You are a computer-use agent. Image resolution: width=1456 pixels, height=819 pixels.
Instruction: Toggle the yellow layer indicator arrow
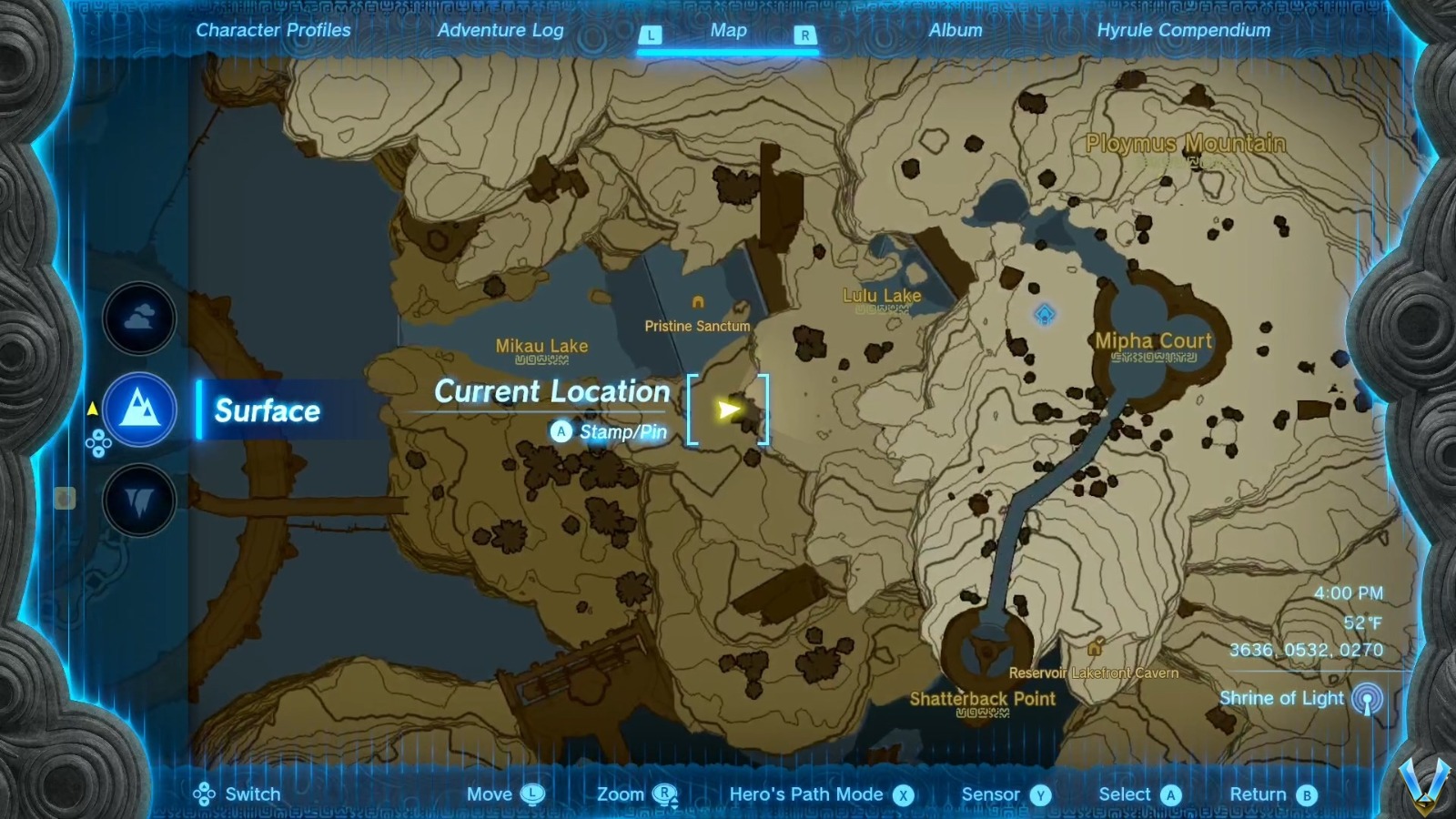(x=91, y=409)
